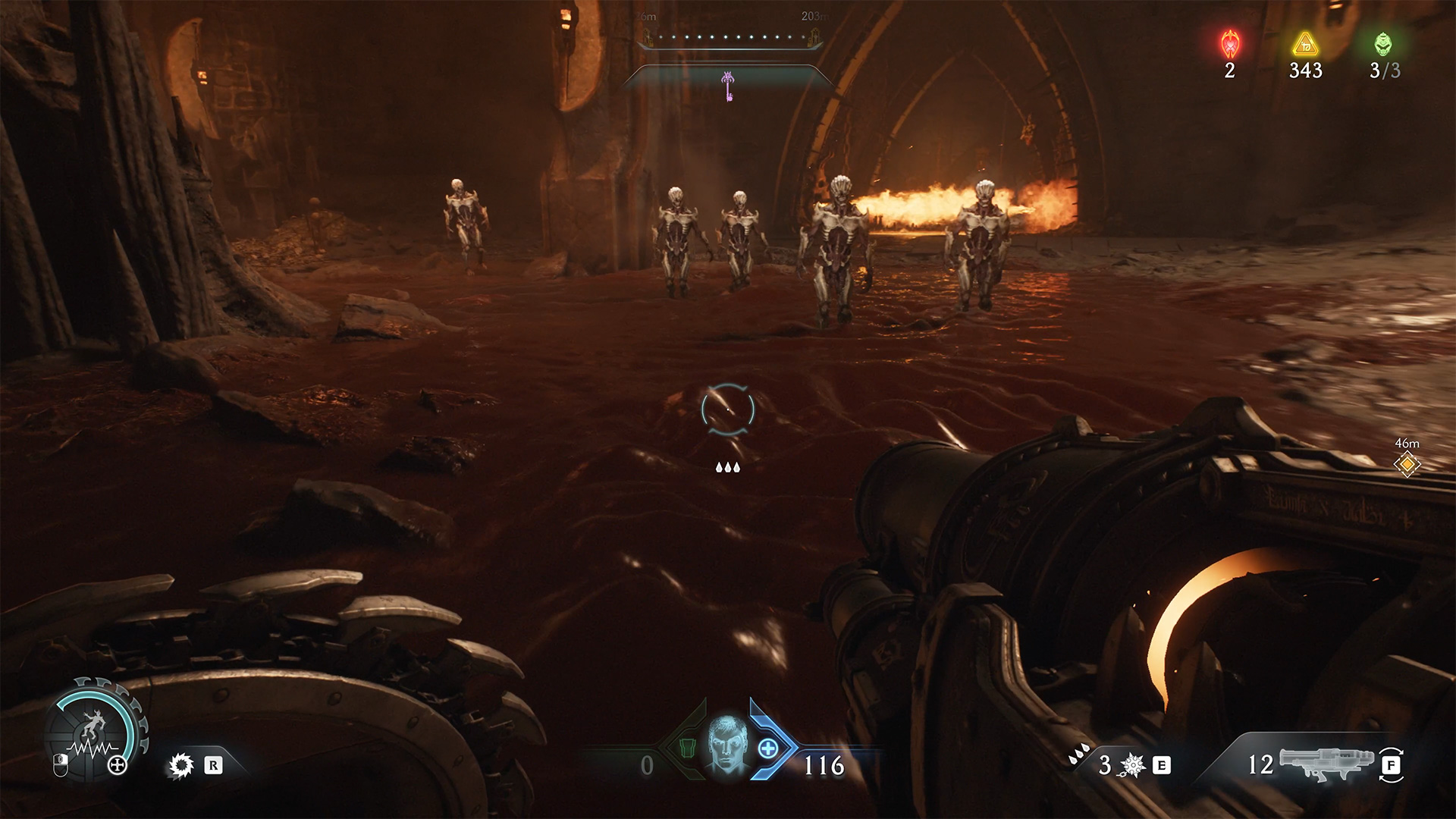This screenshot has width=1456, height=819.
Task: Click the equipped launcher weapon icon
Action: (1326, 763)
